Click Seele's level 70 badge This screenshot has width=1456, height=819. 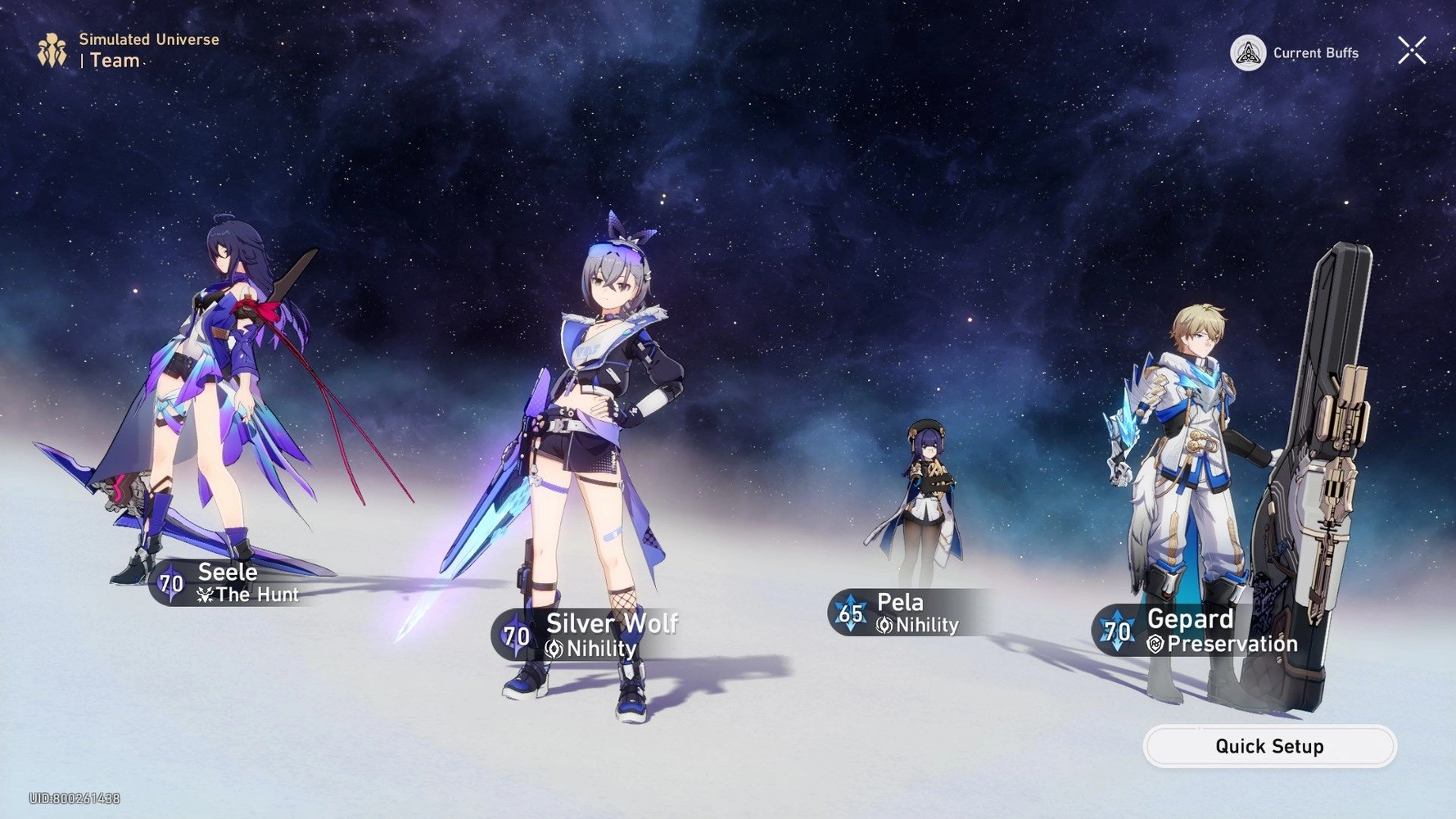[x=171, y=584]
